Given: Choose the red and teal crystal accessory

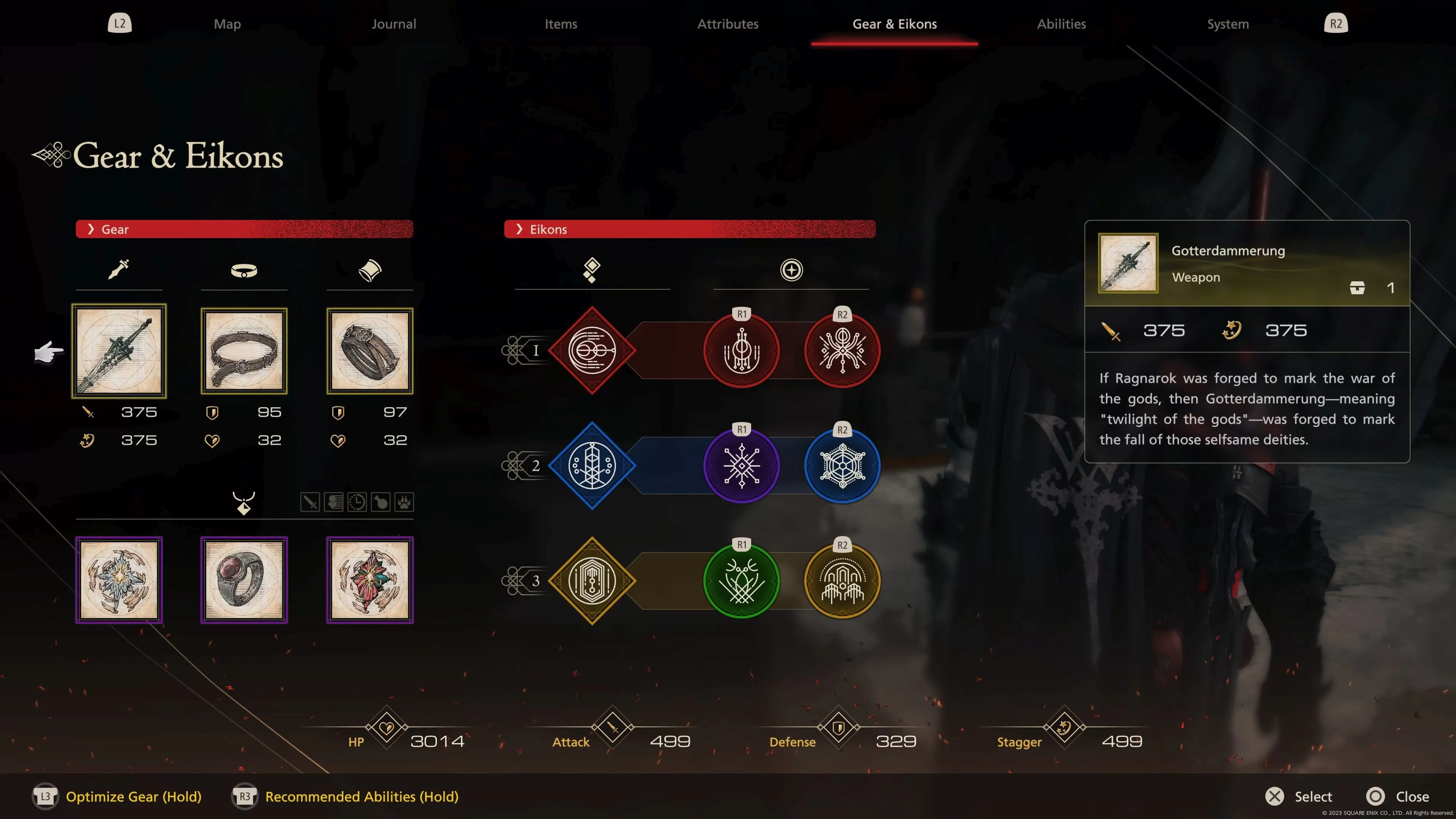Looking at the screenshot, I should point(370,579).
